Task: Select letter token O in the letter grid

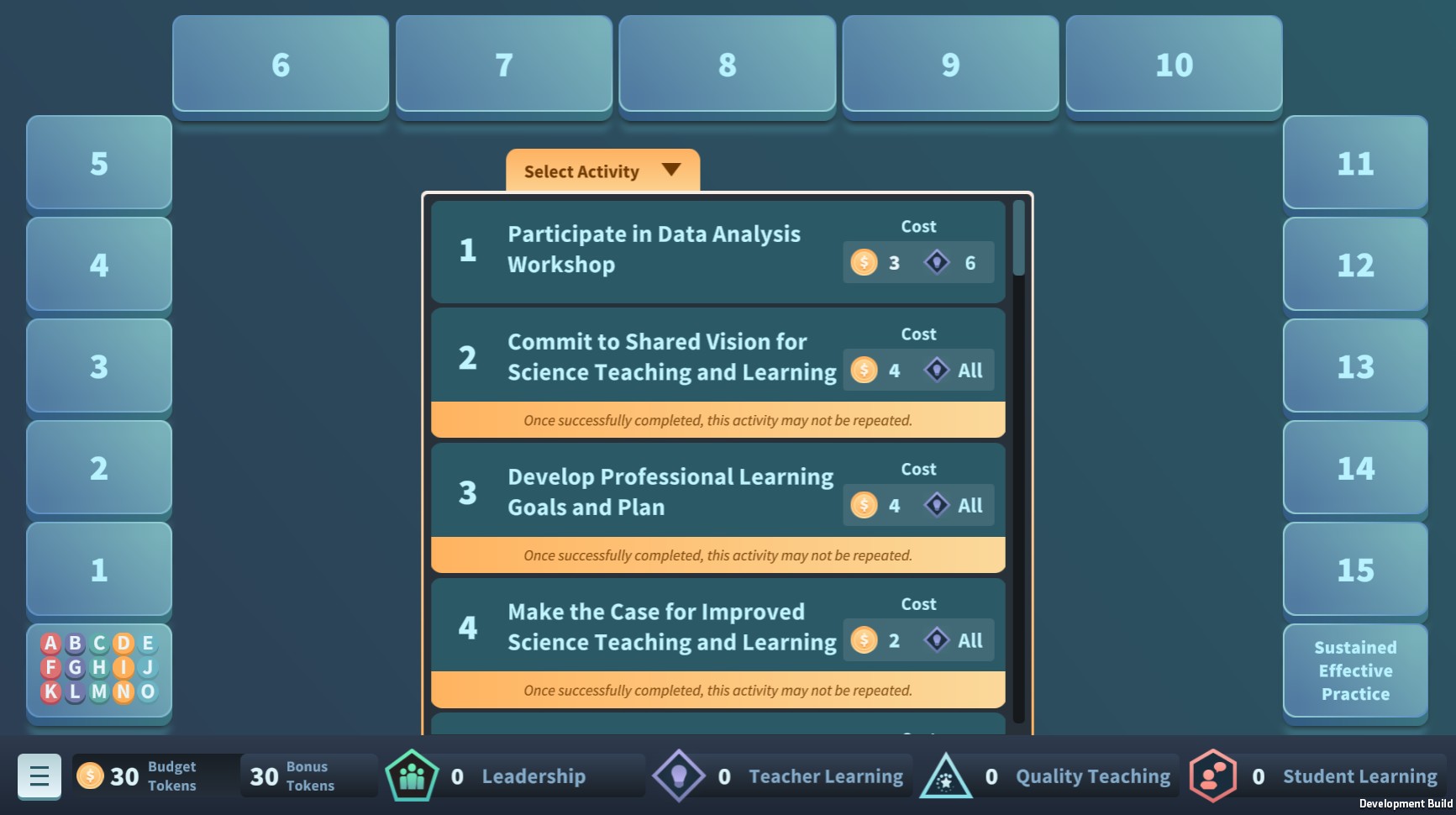Action: pyautogui.click(x=147, y=692)
